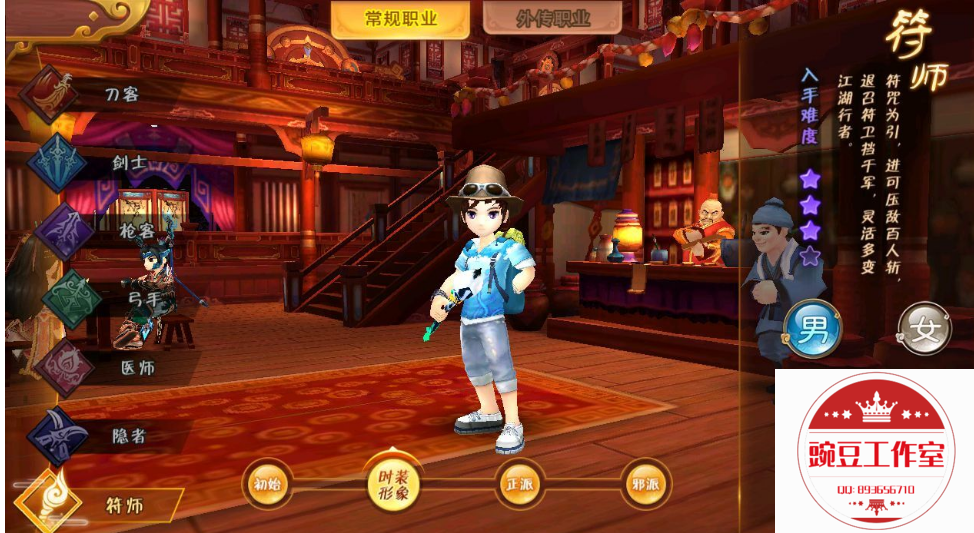Image resolution: width=974 pixels, height=533 pixels.
Task: Choose male gender button 男
Action: (x=813, y=329)
